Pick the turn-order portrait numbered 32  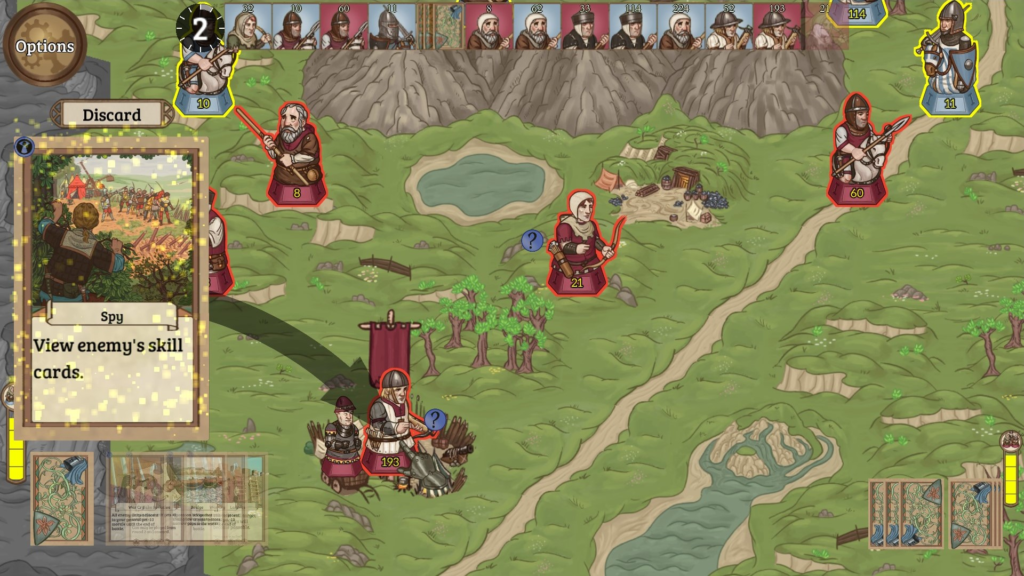coord(245,26)
